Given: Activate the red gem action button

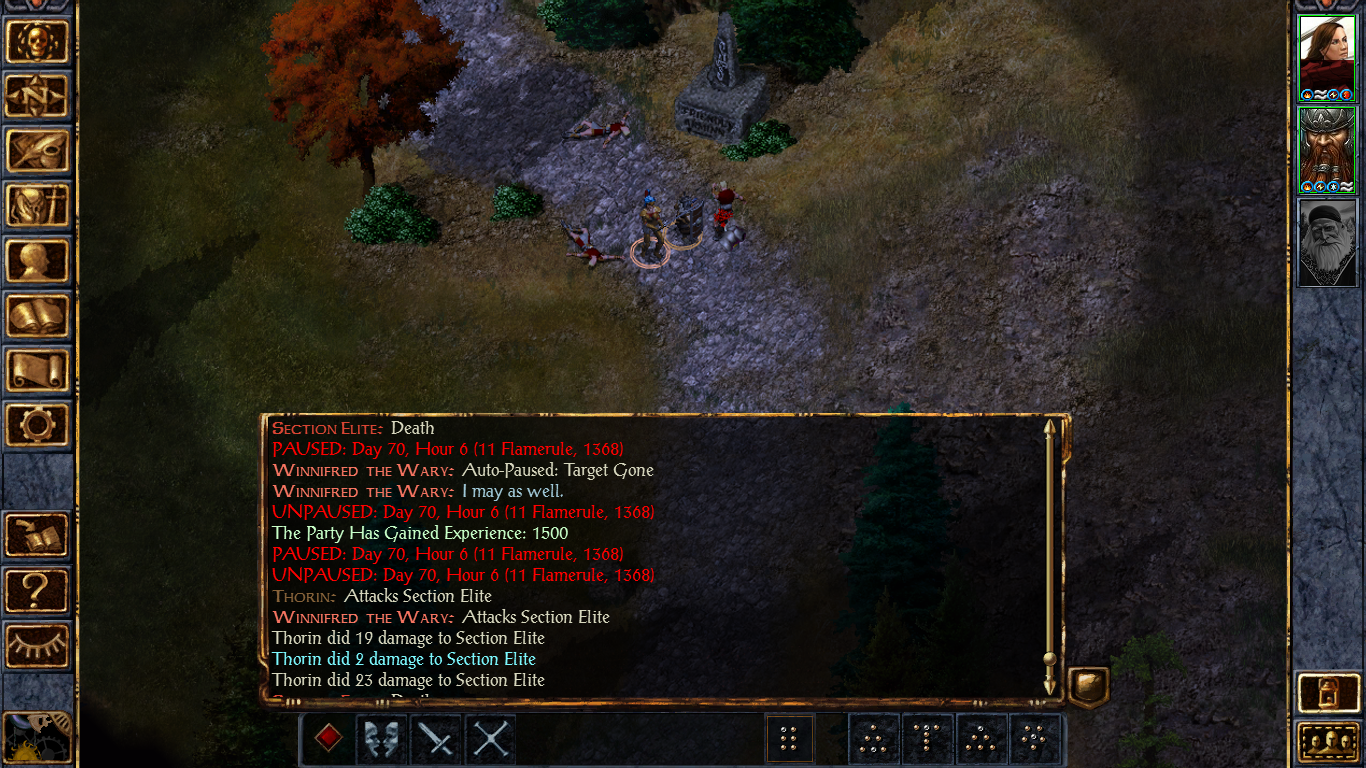Looking at the screenshot, I should click(328, 739).
